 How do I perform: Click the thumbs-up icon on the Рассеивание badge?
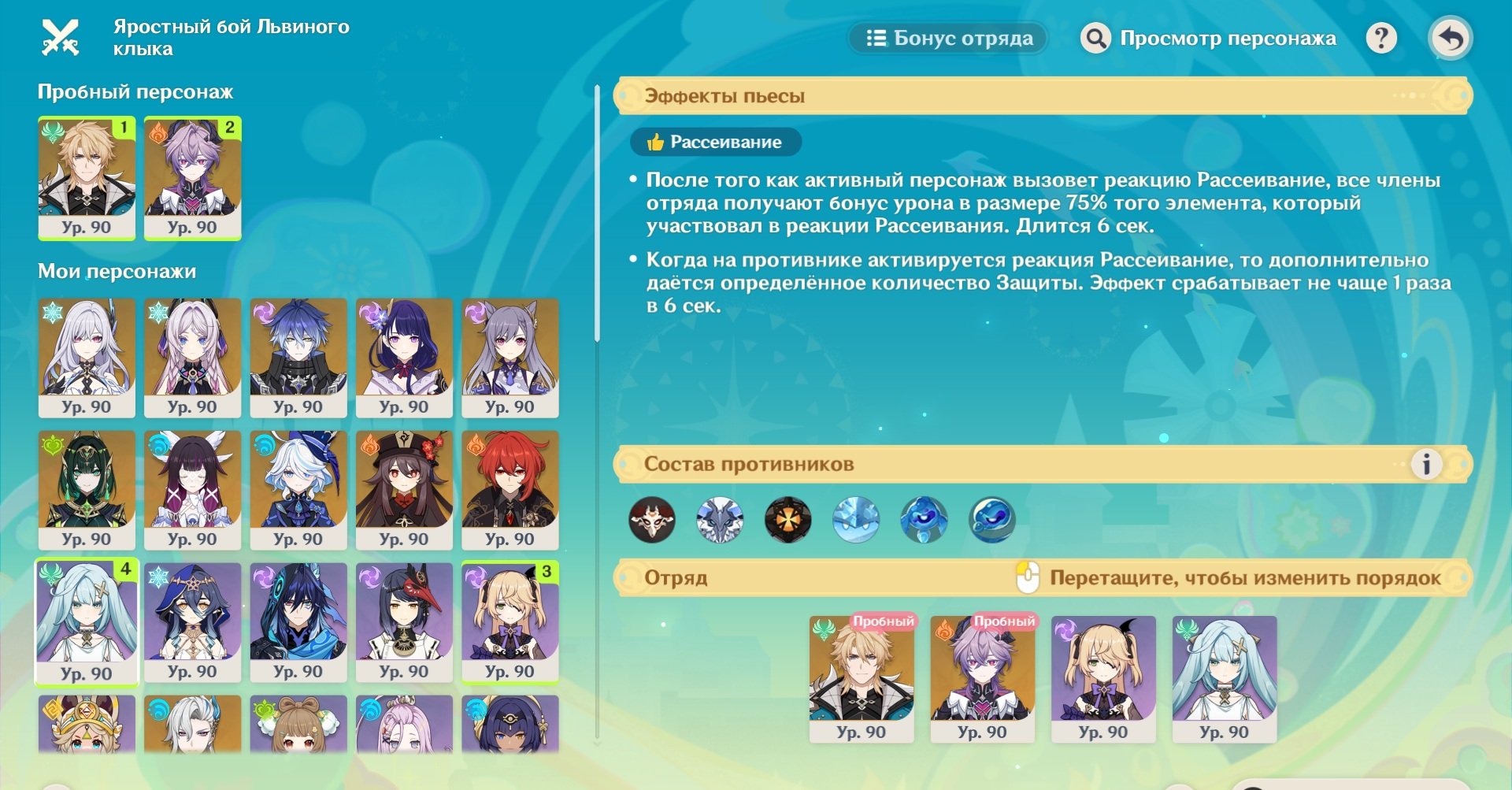pyautogui.click(x=654, y=142)
